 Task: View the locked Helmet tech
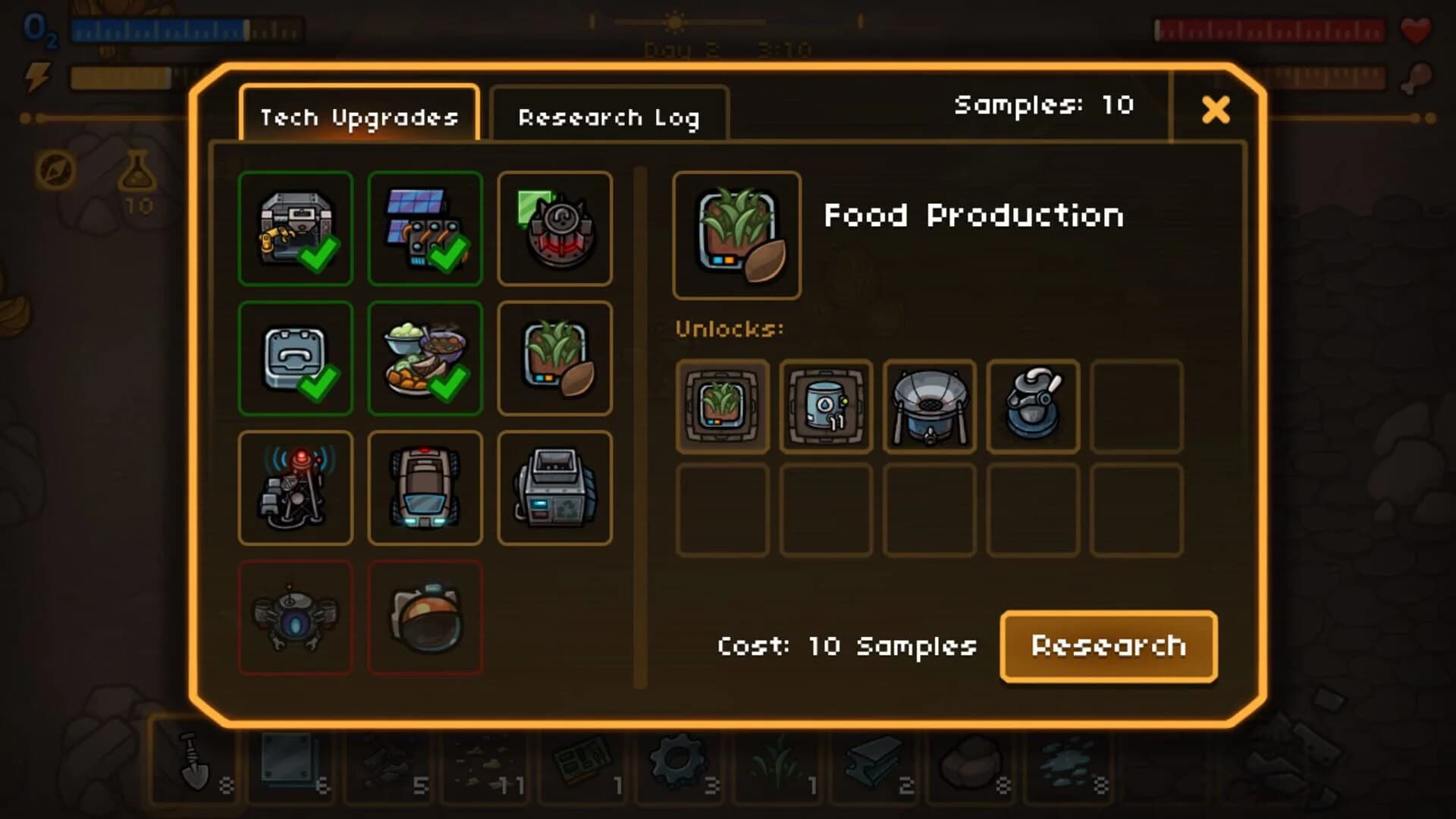[x=426, y=617]
